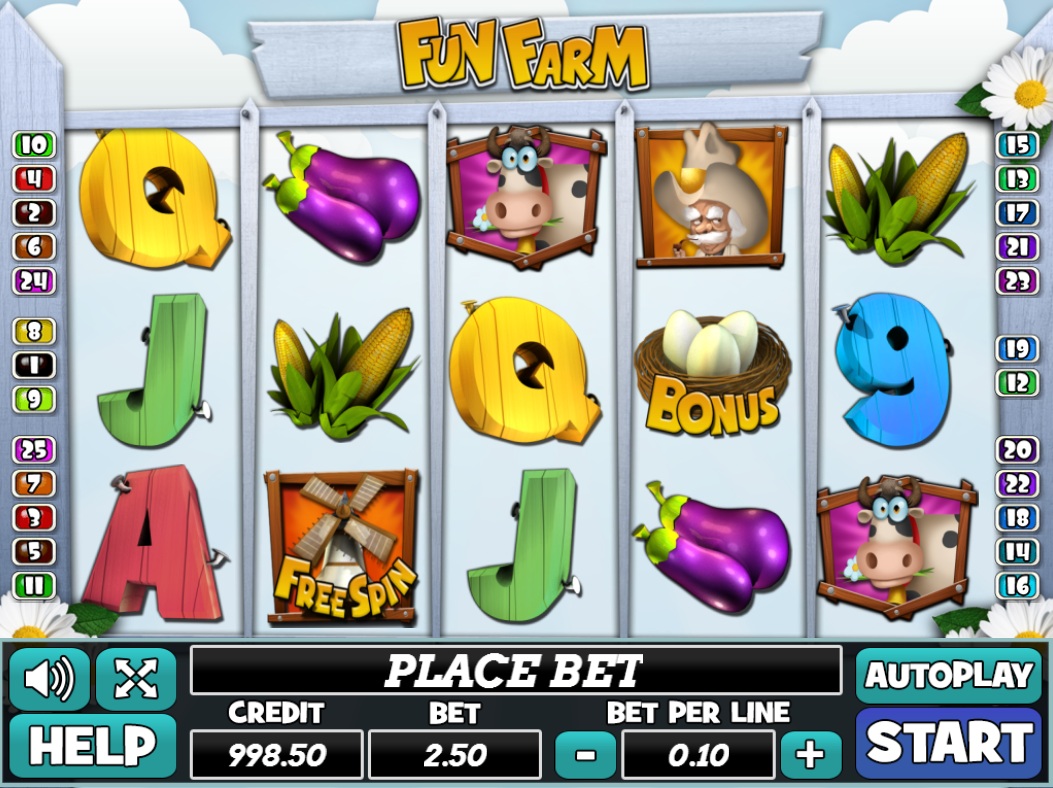
Task: Choose payline number 20 marker
Action: point(1017,450)
